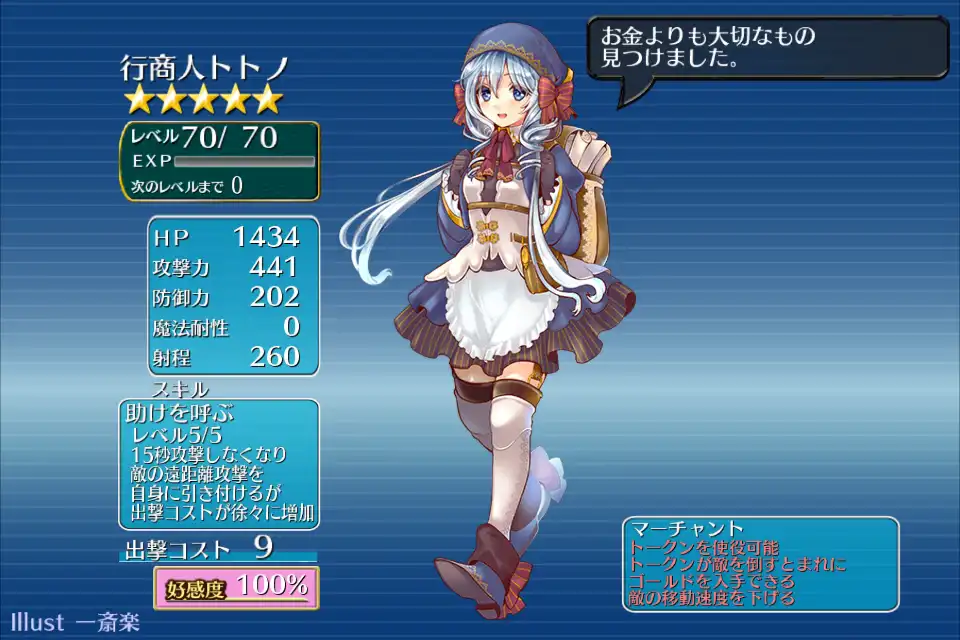Select the 助けを呼ぶ skill panel
Viewport: 960px width, 640px height.
pyautogui.click(x=219, y=464)
